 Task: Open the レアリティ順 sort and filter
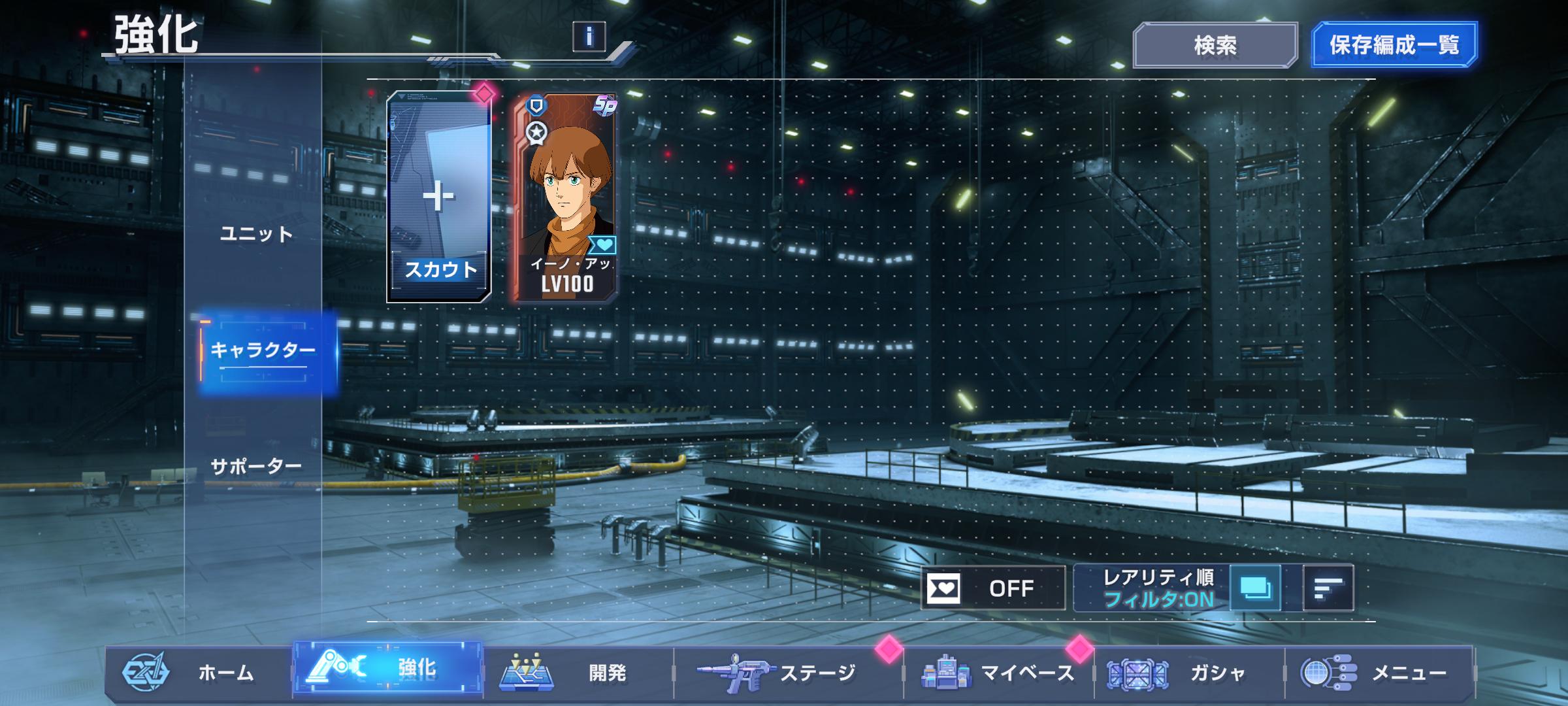1156,588
